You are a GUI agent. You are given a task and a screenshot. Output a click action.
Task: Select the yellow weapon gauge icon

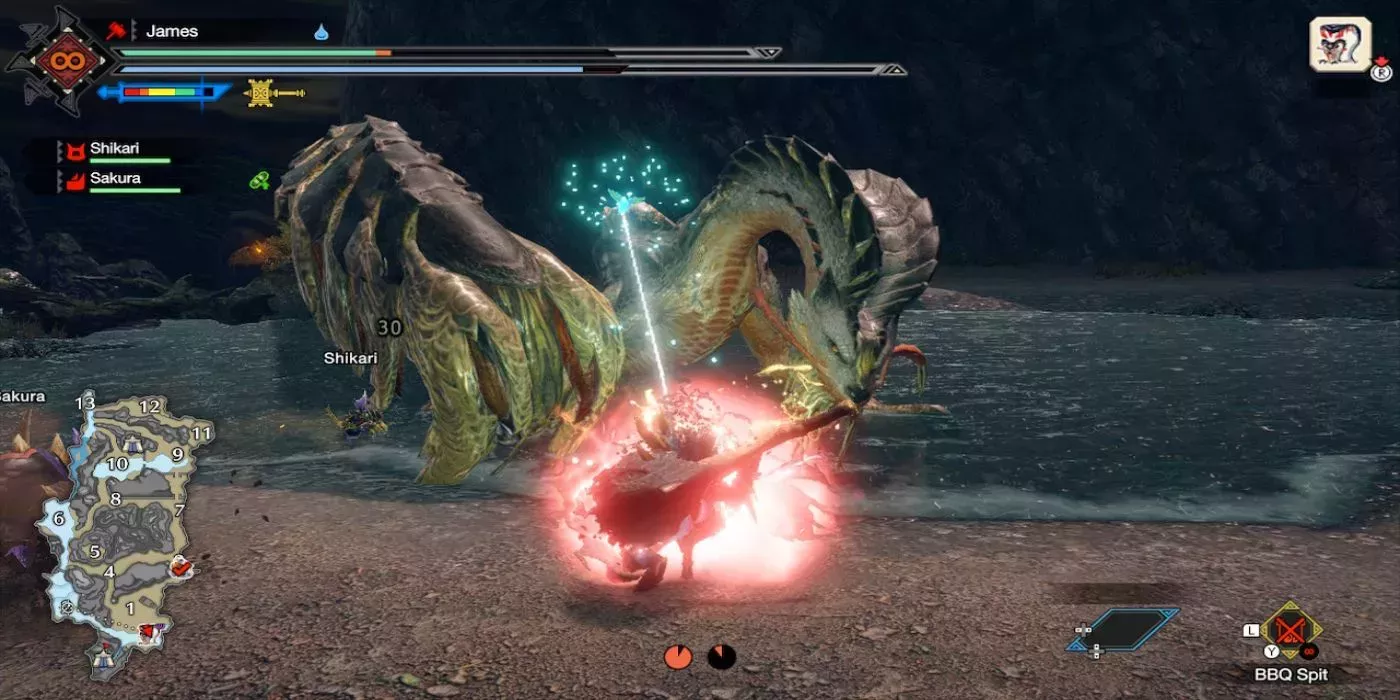coord(273,93)
